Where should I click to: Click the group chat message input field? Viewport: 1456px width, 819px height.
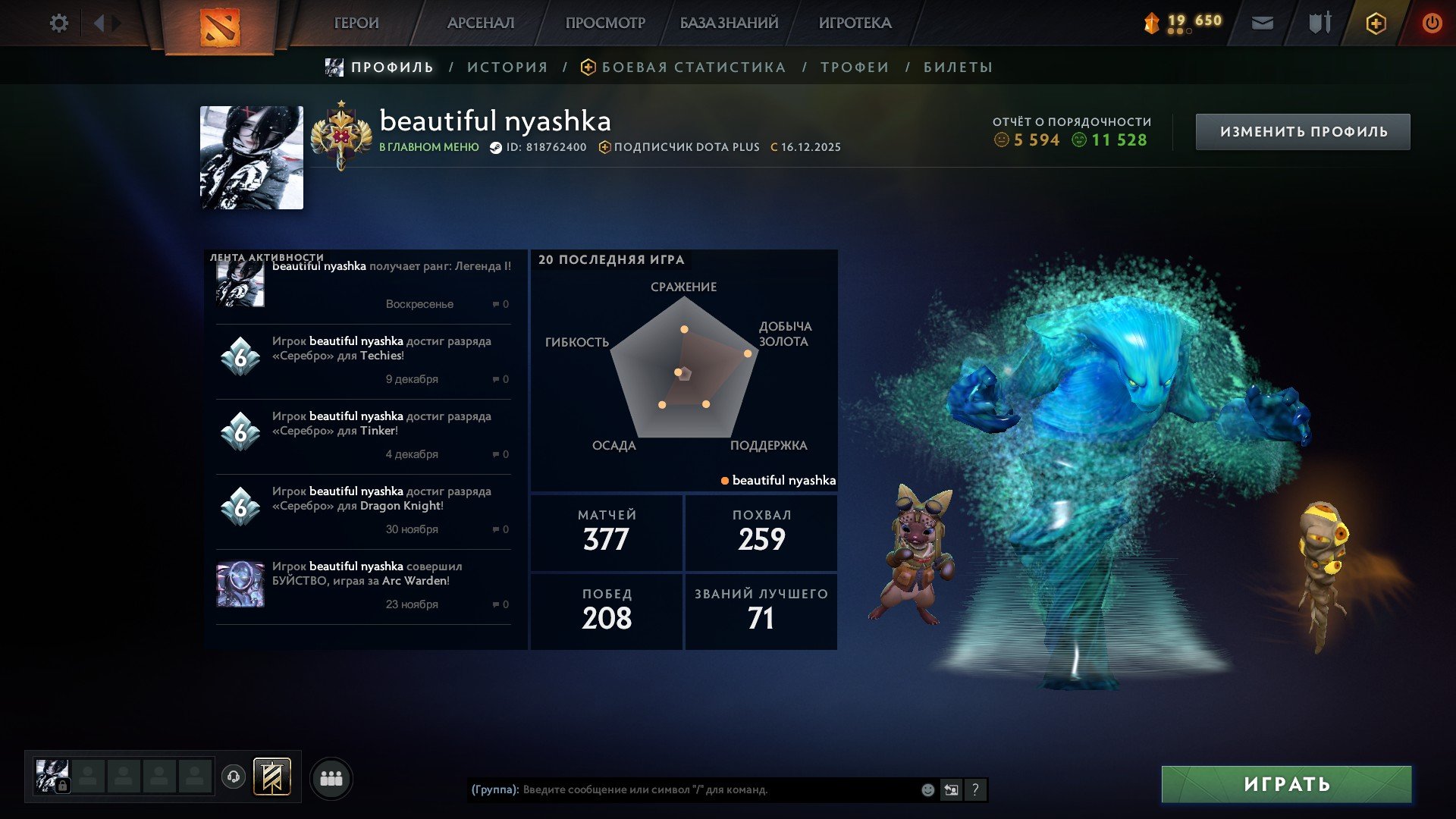click(682, 790)
